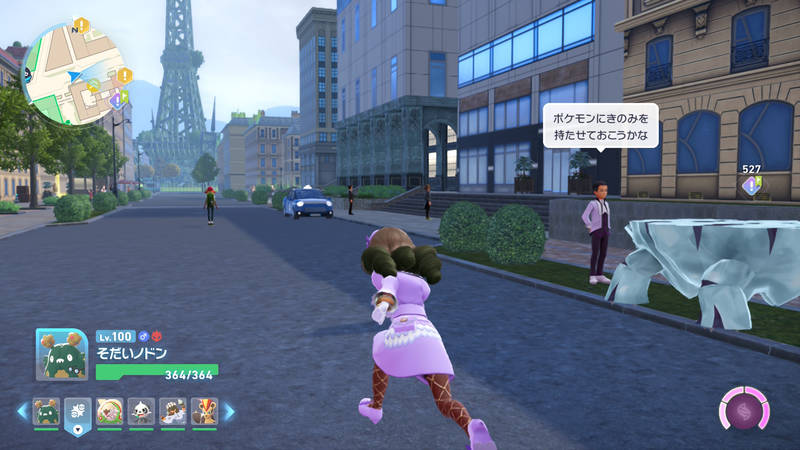800x450 pixels.
Task: Click the left party scroll arrow
Action: [22, 411]
